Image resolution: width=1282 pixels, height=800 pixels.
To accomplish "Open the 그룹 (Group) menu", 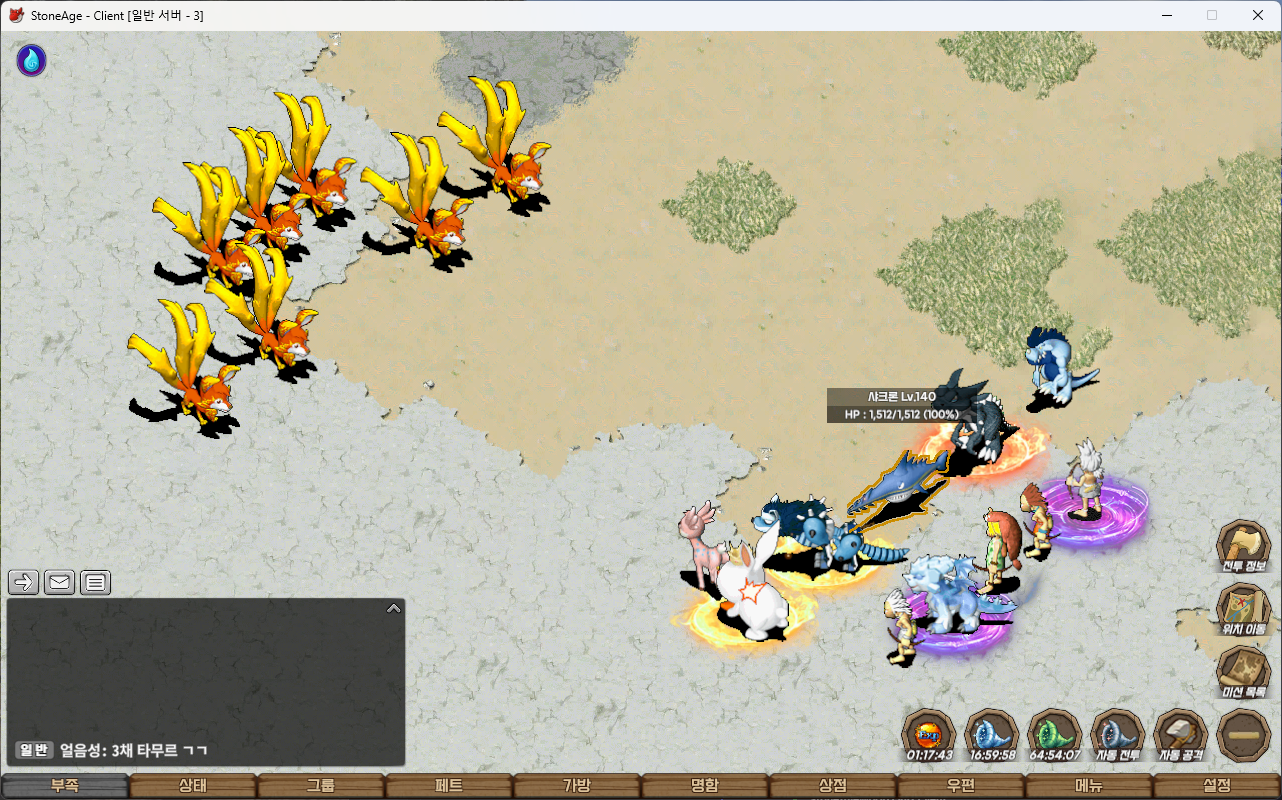I will (x=321, y=786).
